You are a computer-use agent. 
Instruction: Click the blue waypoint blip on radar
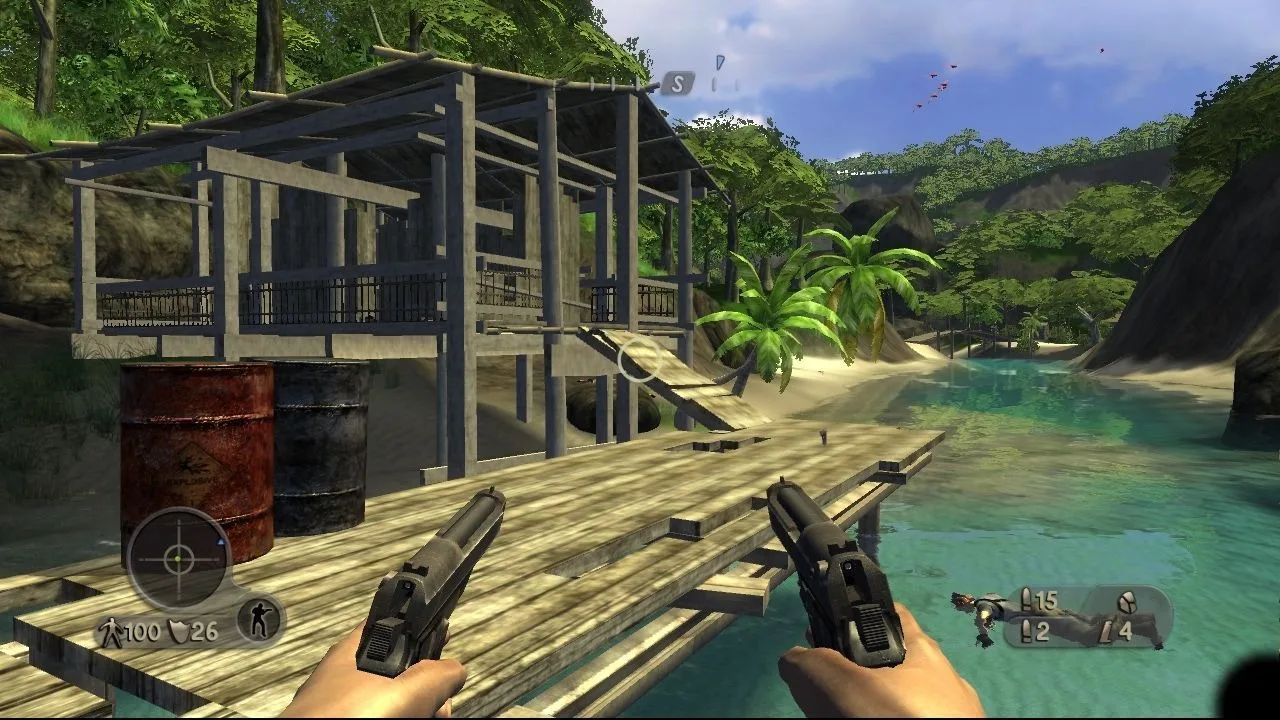point(220,541)
